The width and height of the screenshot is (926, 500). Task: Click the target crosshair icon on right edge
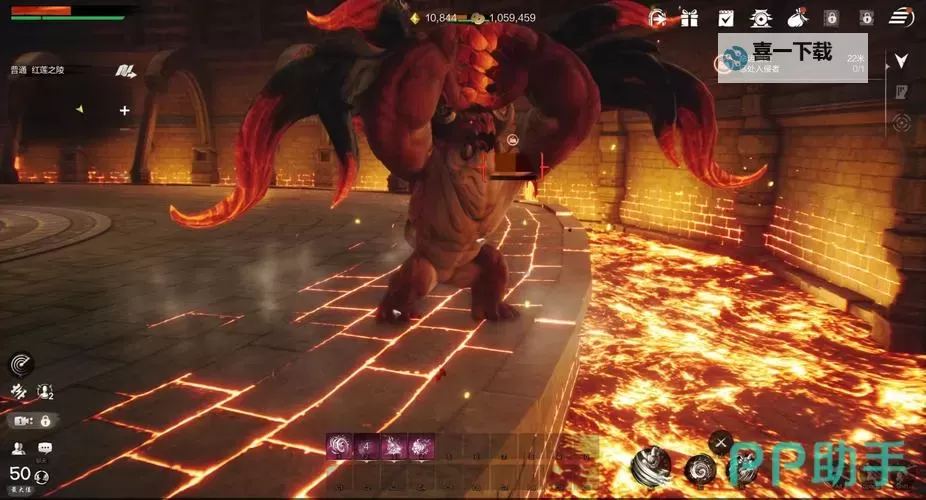pos(901,123)
